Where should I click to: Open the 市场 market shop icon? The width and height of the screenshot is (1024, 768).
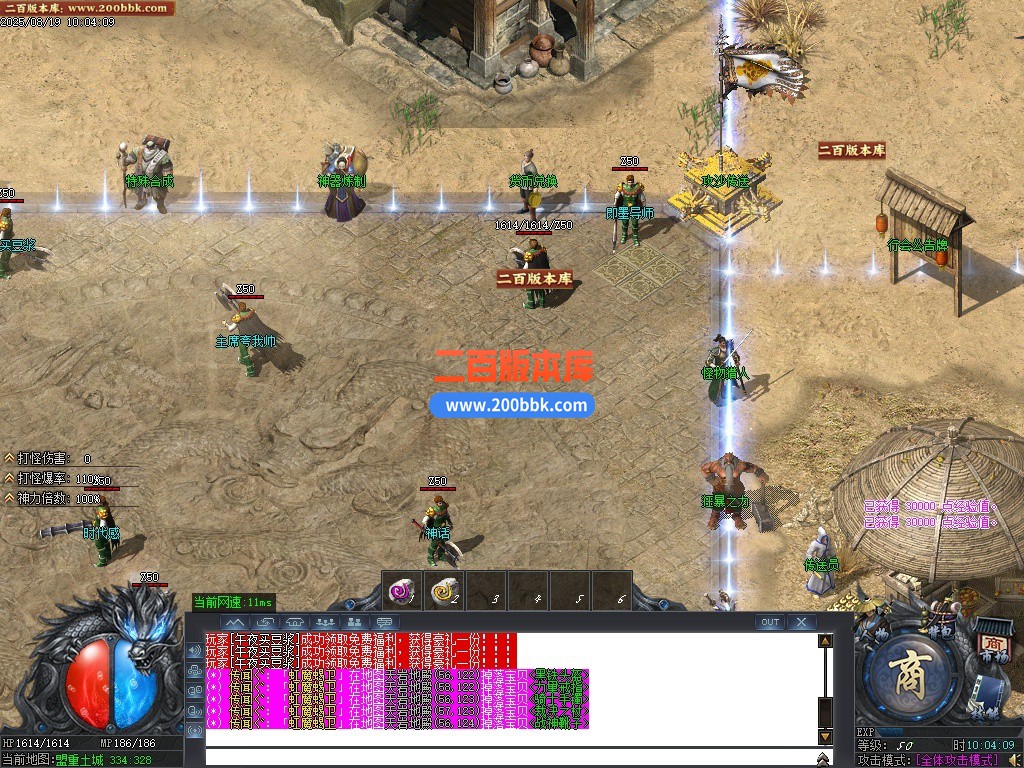[993, 645]
